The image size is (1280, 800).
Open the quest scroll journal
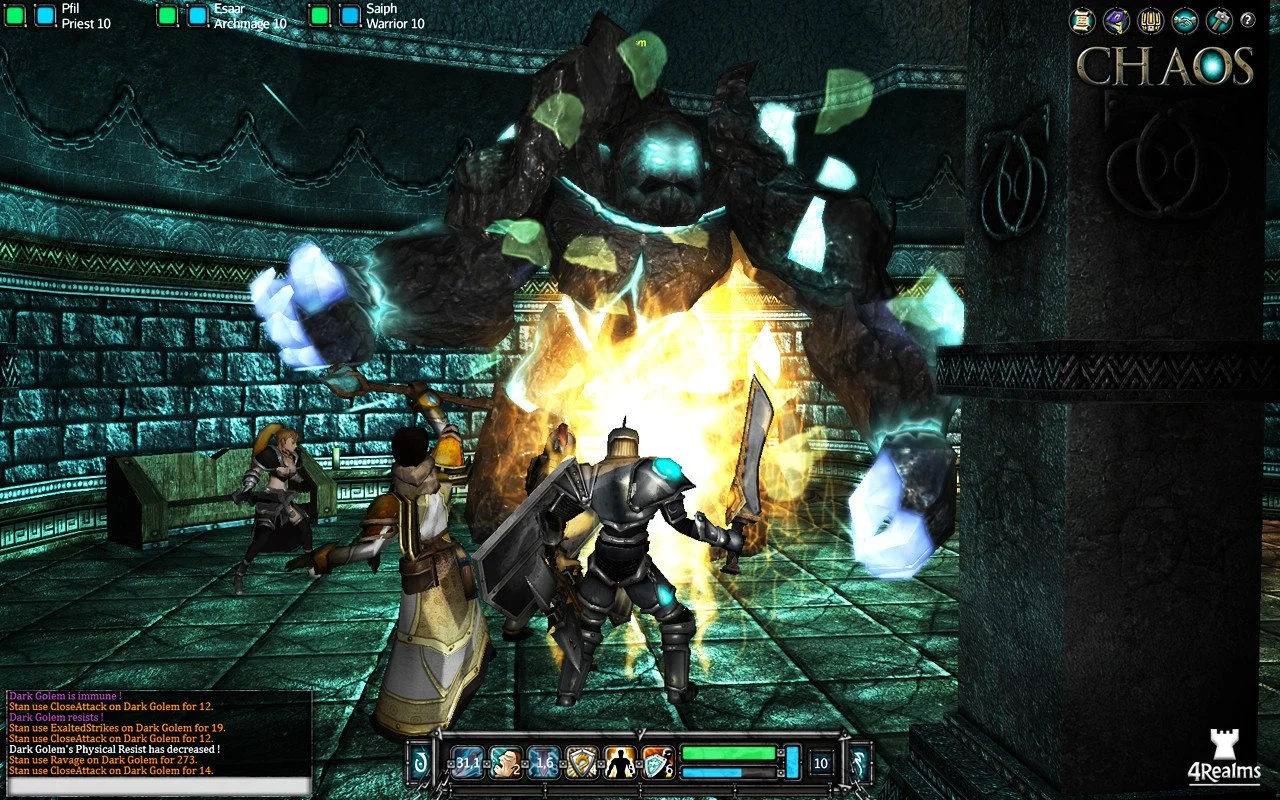(1083, 20)
